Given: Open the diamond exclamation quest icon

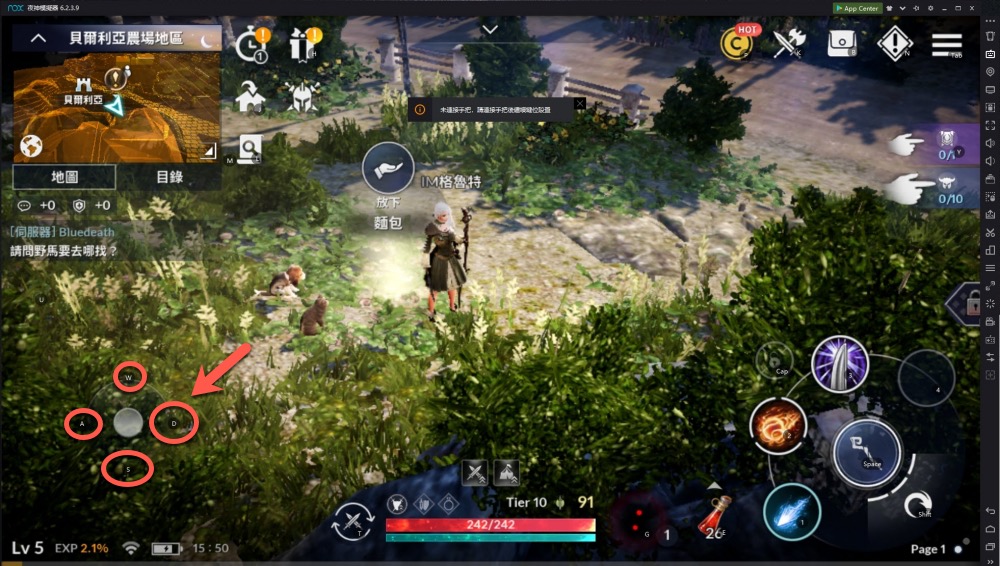Looking at the screenshot, I should tap(895, 43).
